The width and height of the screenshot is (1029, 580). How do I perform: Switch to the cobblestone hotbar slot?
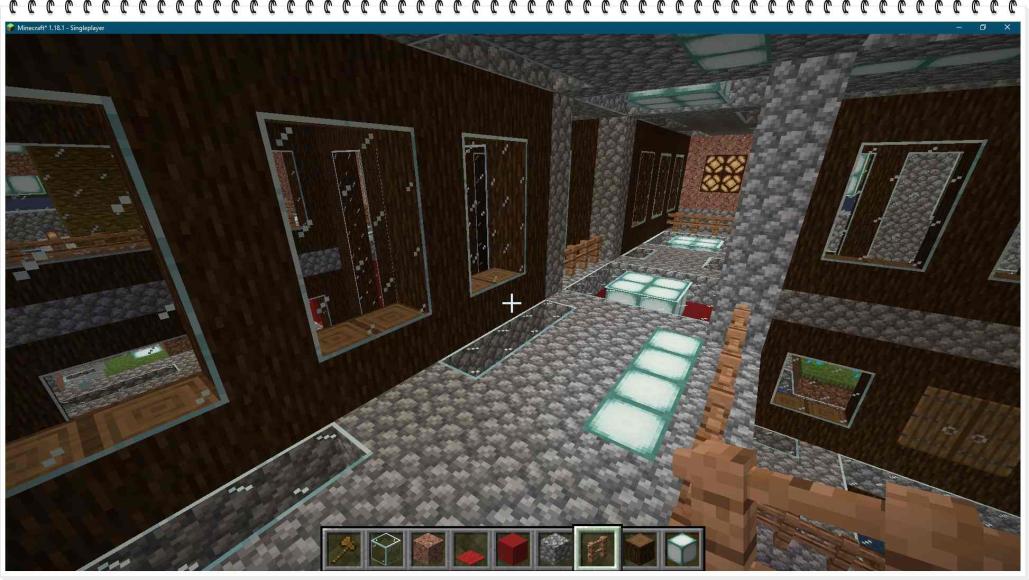coord(555,548)
